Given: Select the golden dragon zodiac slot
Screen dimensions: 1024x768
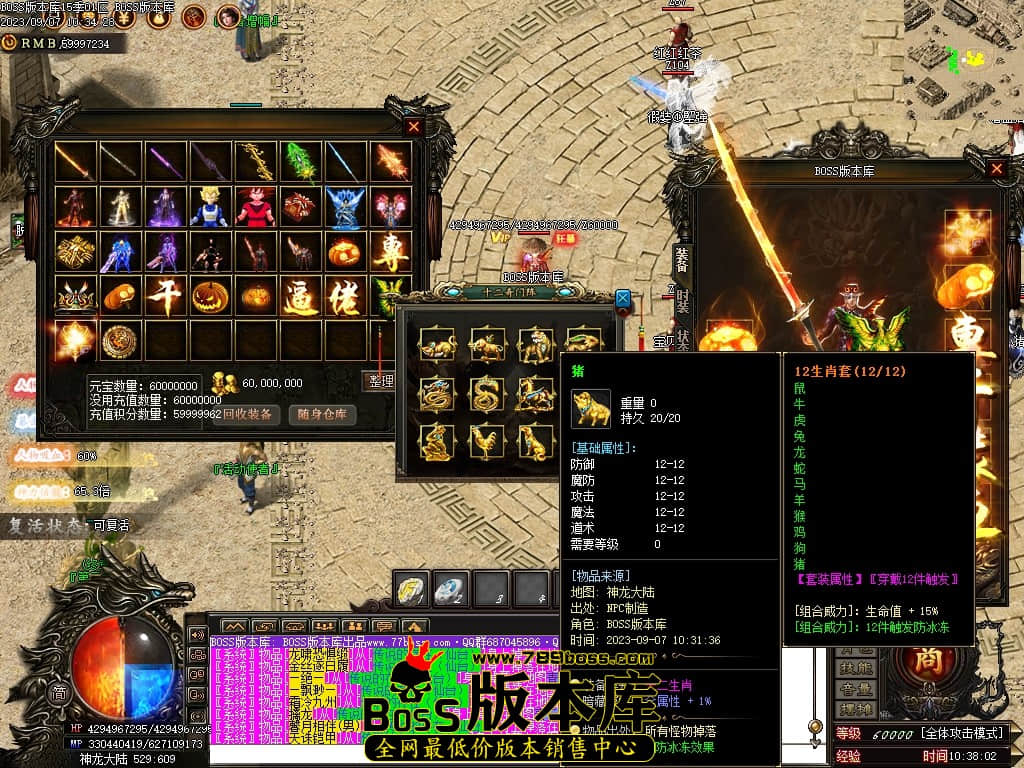Looking at the screenshot, I should (438, 394).
